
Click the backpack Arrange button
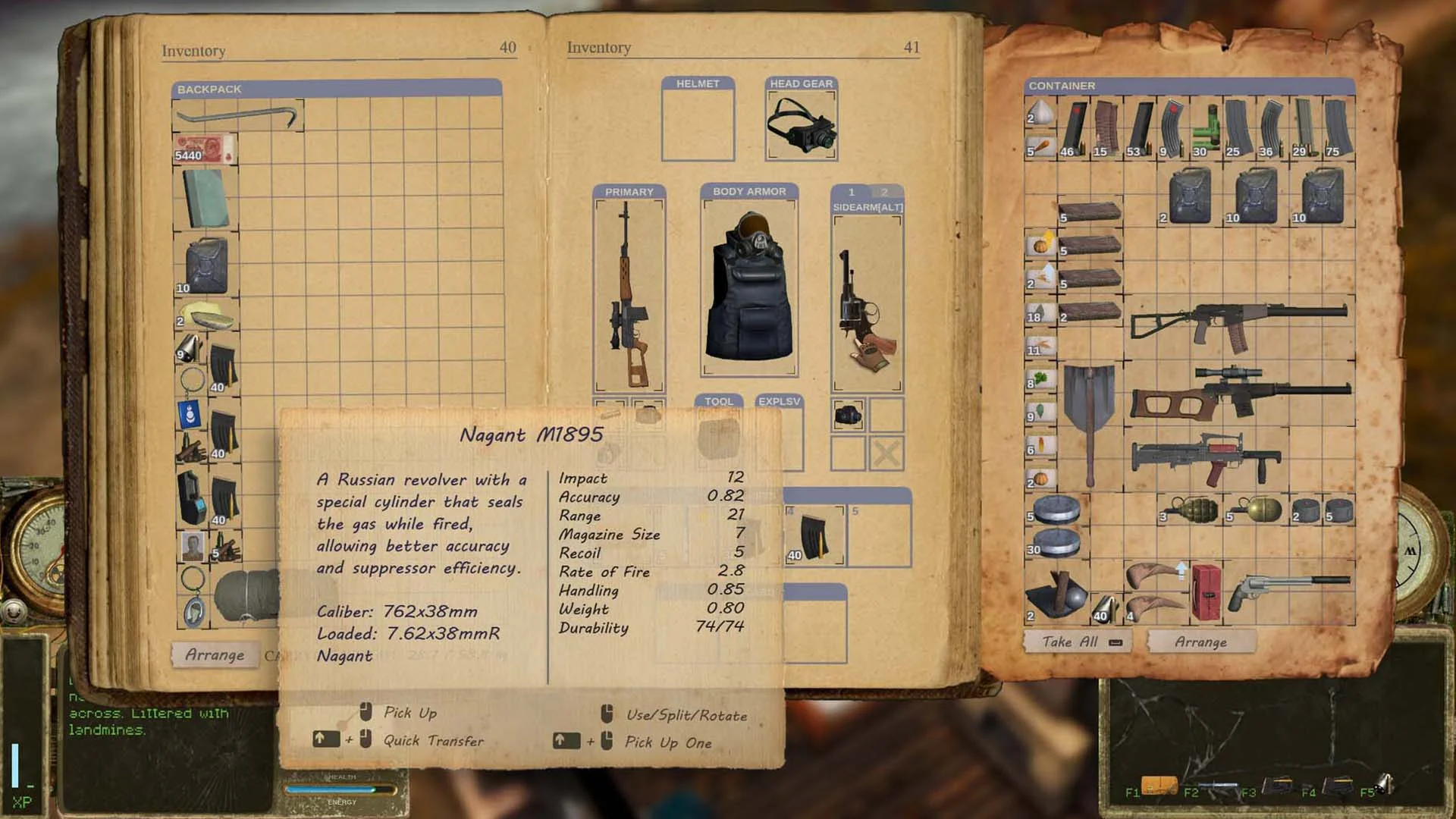(x=215, y=655)
